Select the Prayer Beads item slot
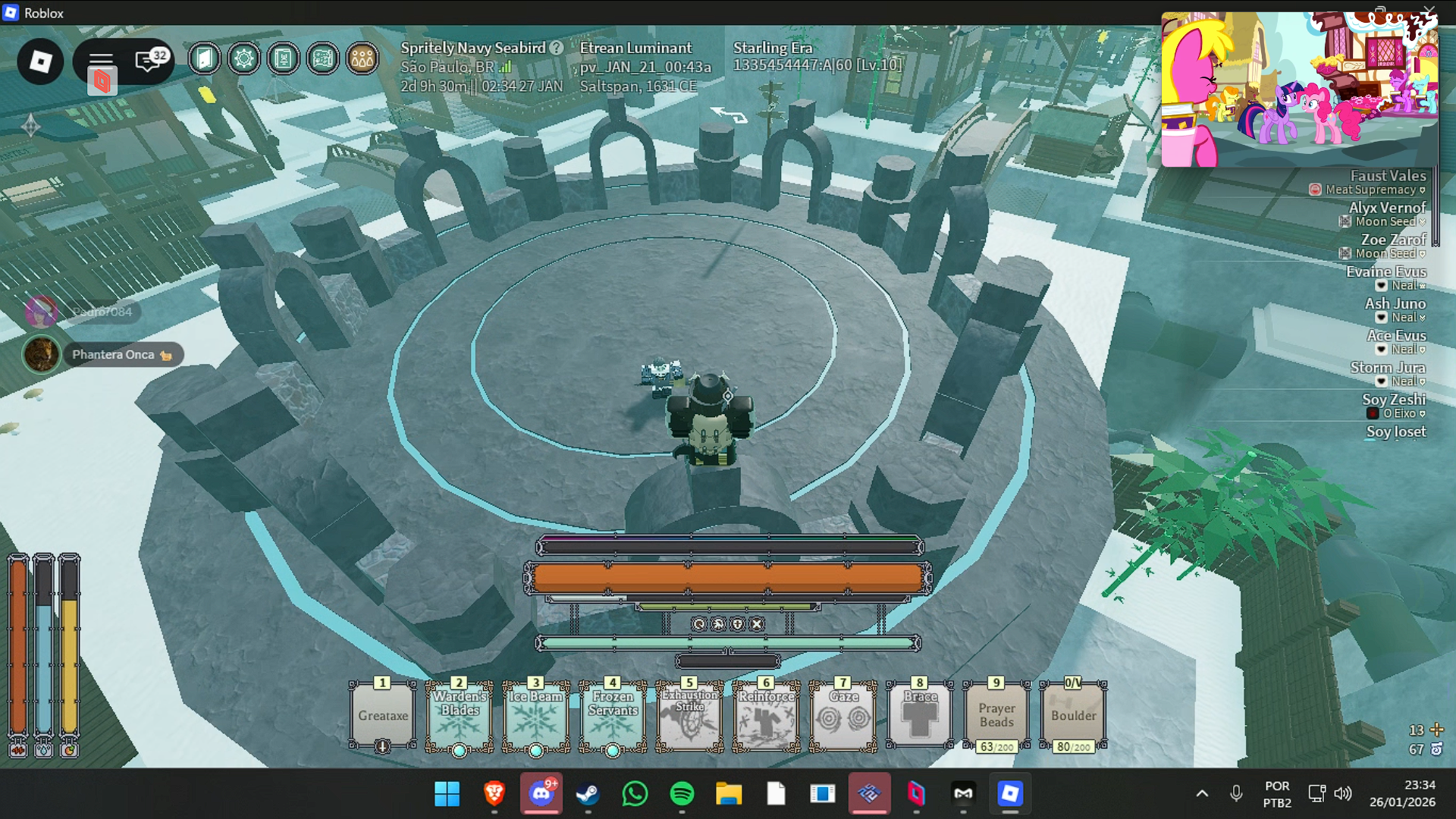1456x819 pixels. tap(996, 715)
